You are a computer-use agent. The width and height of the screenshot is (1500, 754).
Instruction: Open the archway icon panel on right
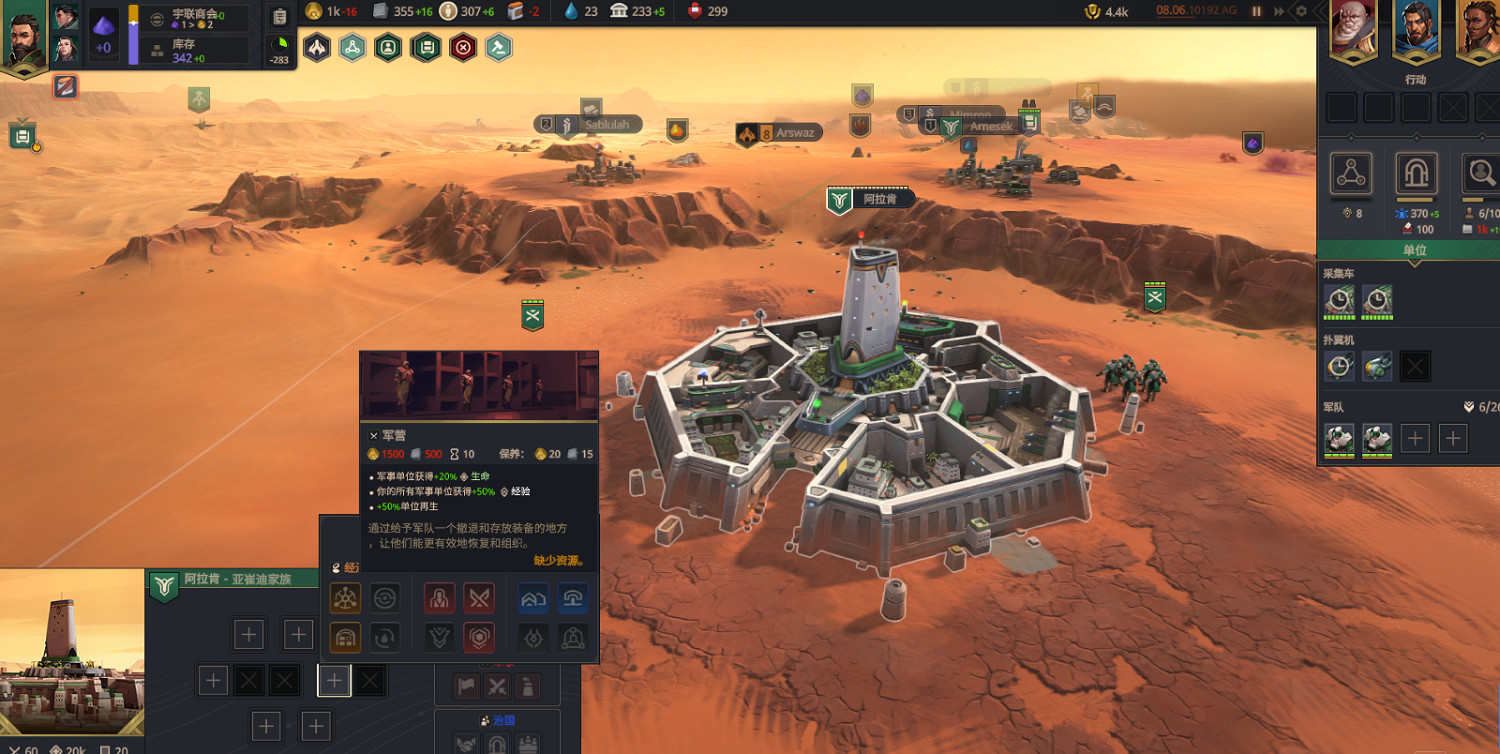pyautogui.click(x=1416, y=174)
